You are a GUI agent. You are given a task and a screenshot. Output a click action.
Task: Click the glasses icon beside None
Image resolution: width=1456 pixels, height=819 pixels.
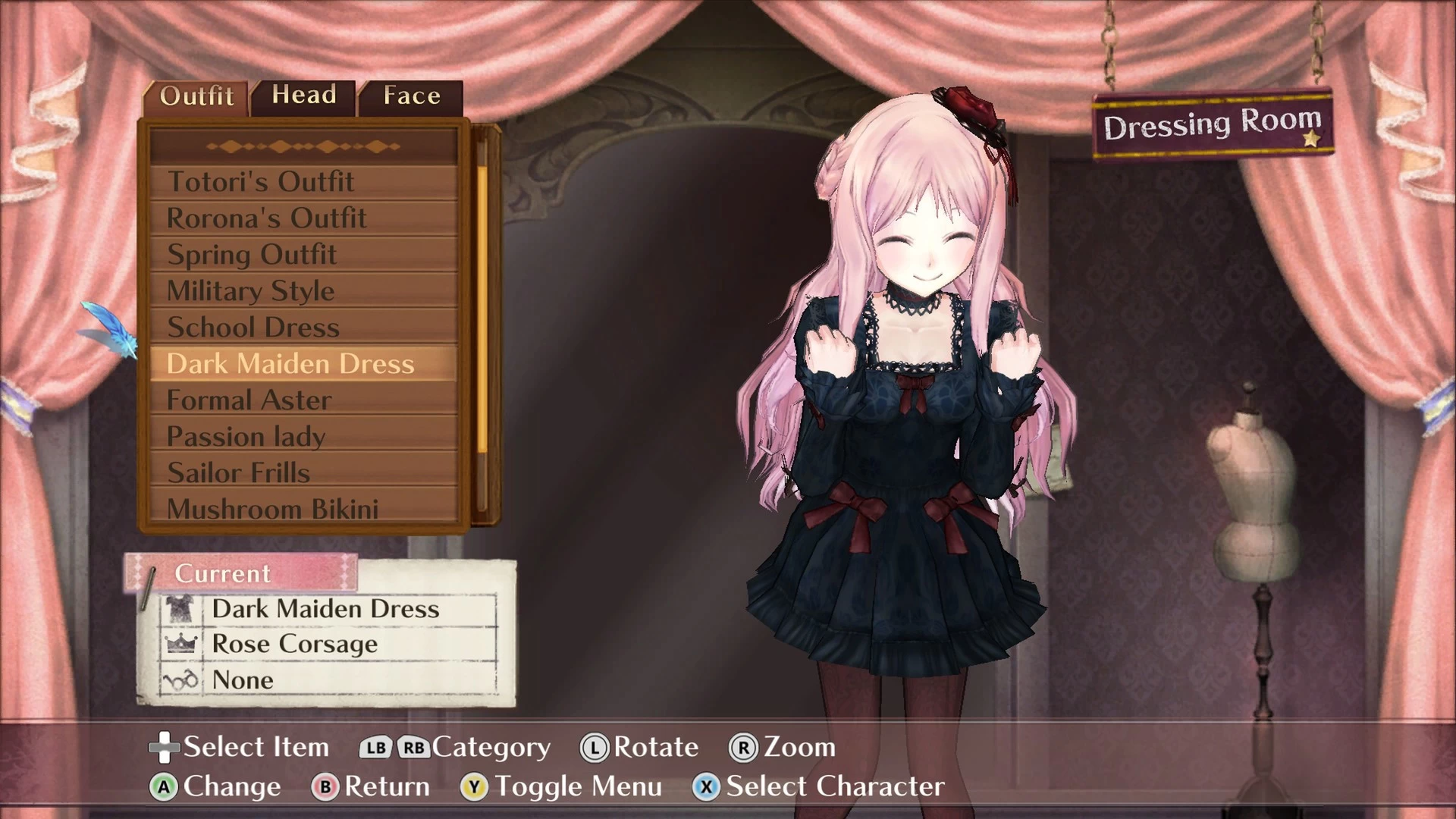point(180,680)
